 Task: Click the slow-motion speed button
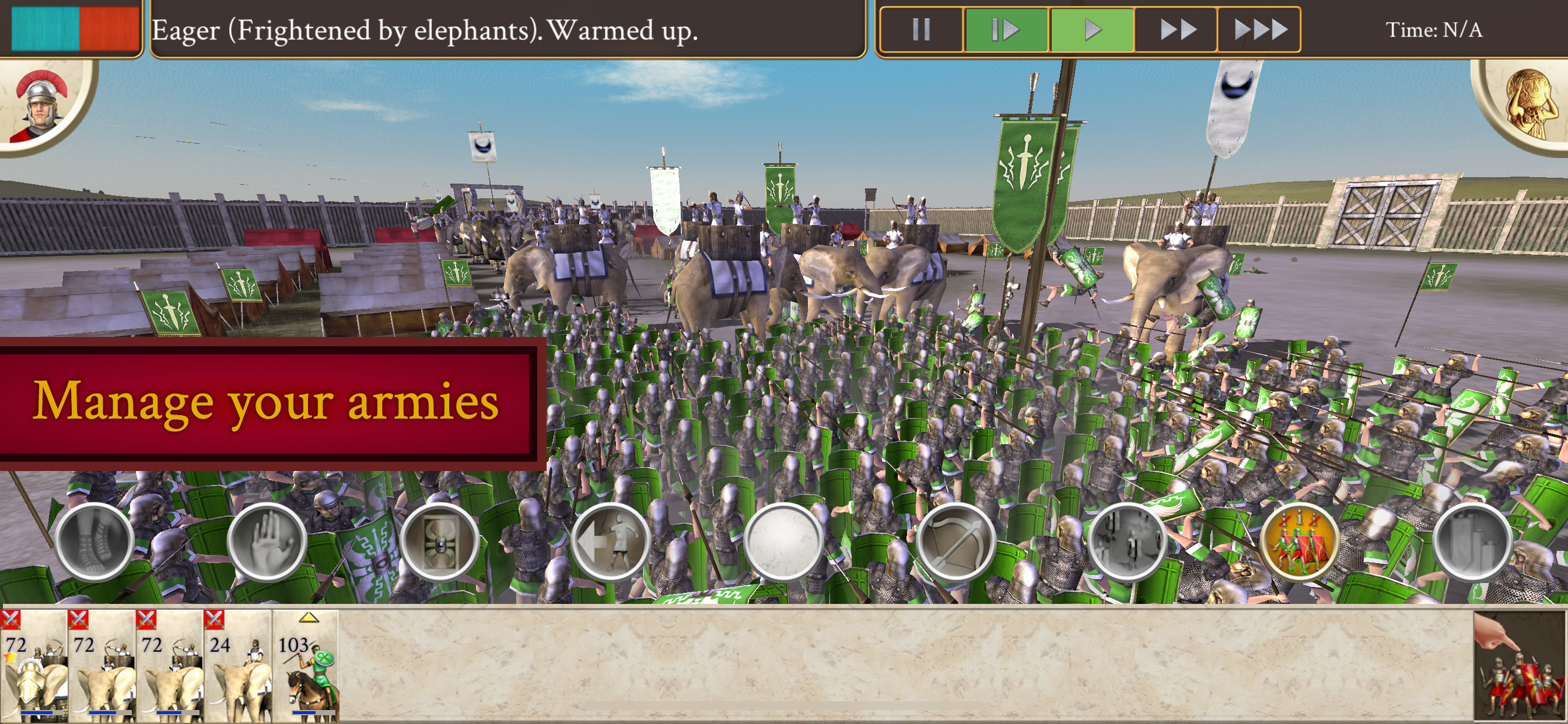coord(1005,29)
